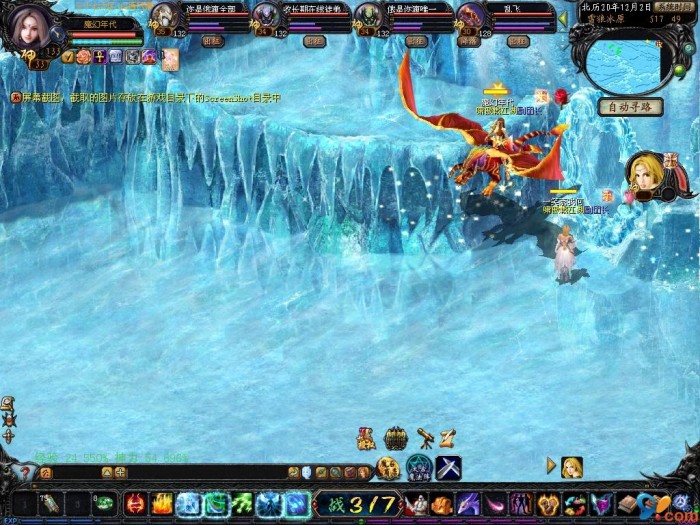Click the blonde character portrait on the right
This screenshot has width=700, height=525.
click(x=646, y=173)
